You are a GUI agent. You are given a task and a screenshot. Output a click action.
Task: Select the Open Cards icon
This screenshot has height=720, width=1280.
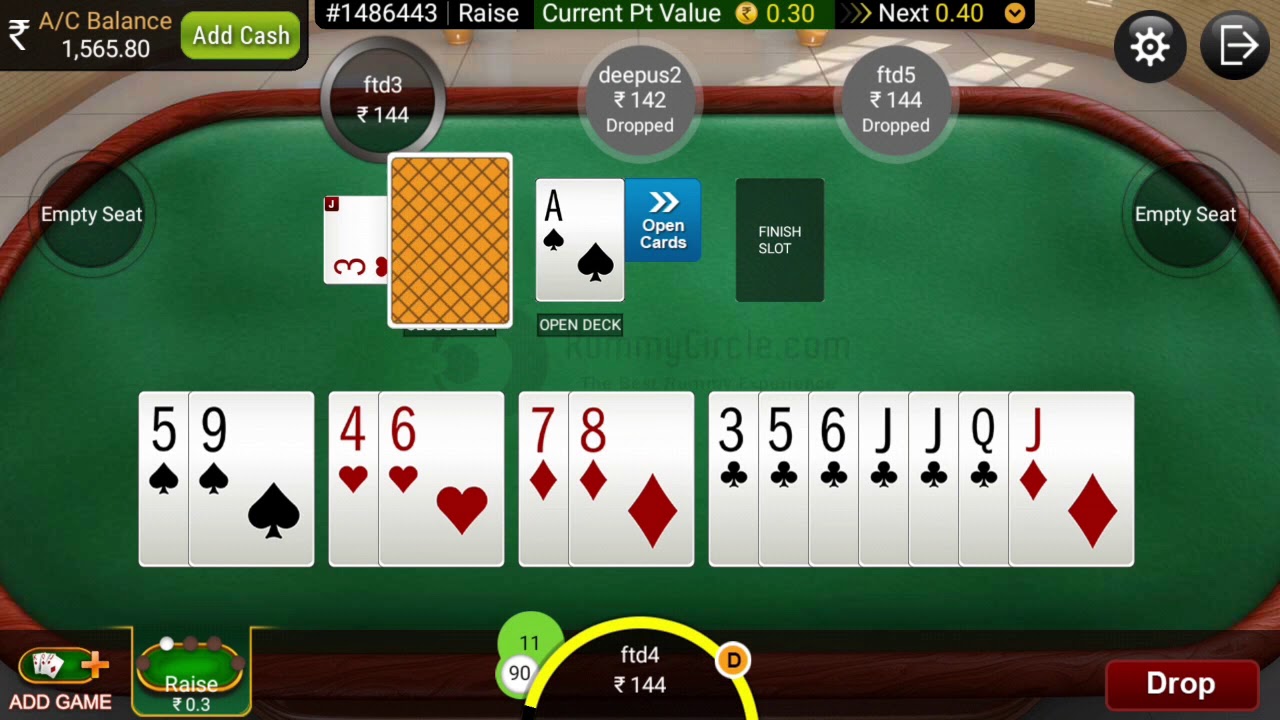click(x=663, y=220)
